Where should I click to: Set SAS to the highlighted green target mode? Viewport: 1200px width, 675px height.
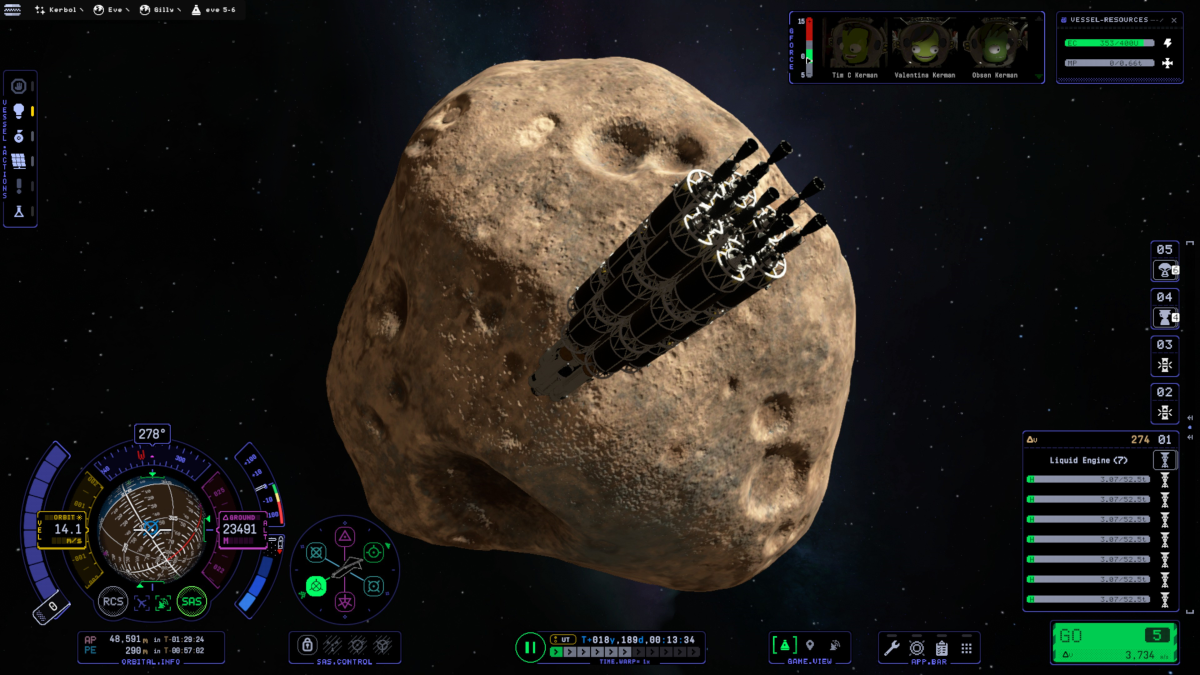(316, 586)
